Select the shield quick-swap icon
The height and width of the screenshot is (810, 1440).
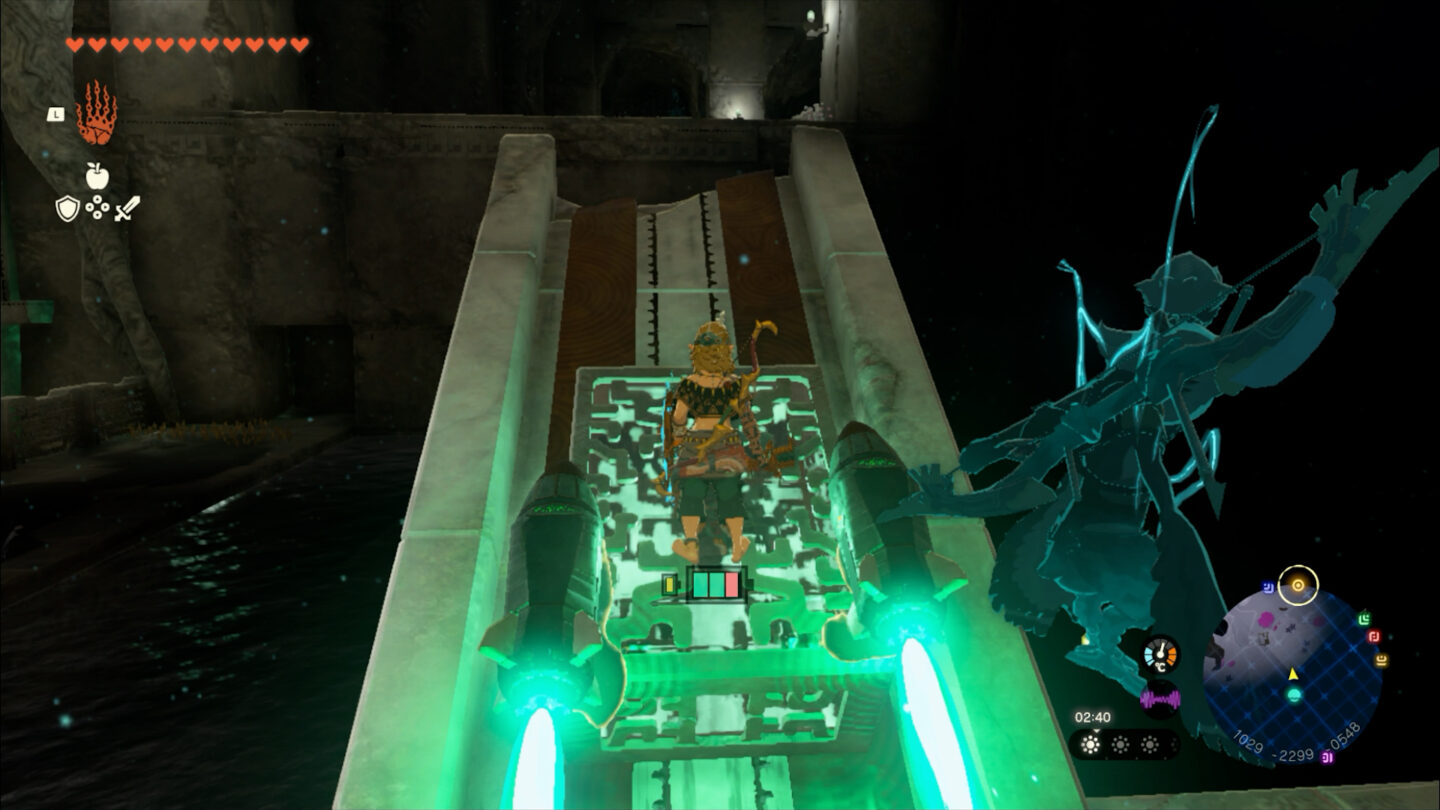[67, 208]
